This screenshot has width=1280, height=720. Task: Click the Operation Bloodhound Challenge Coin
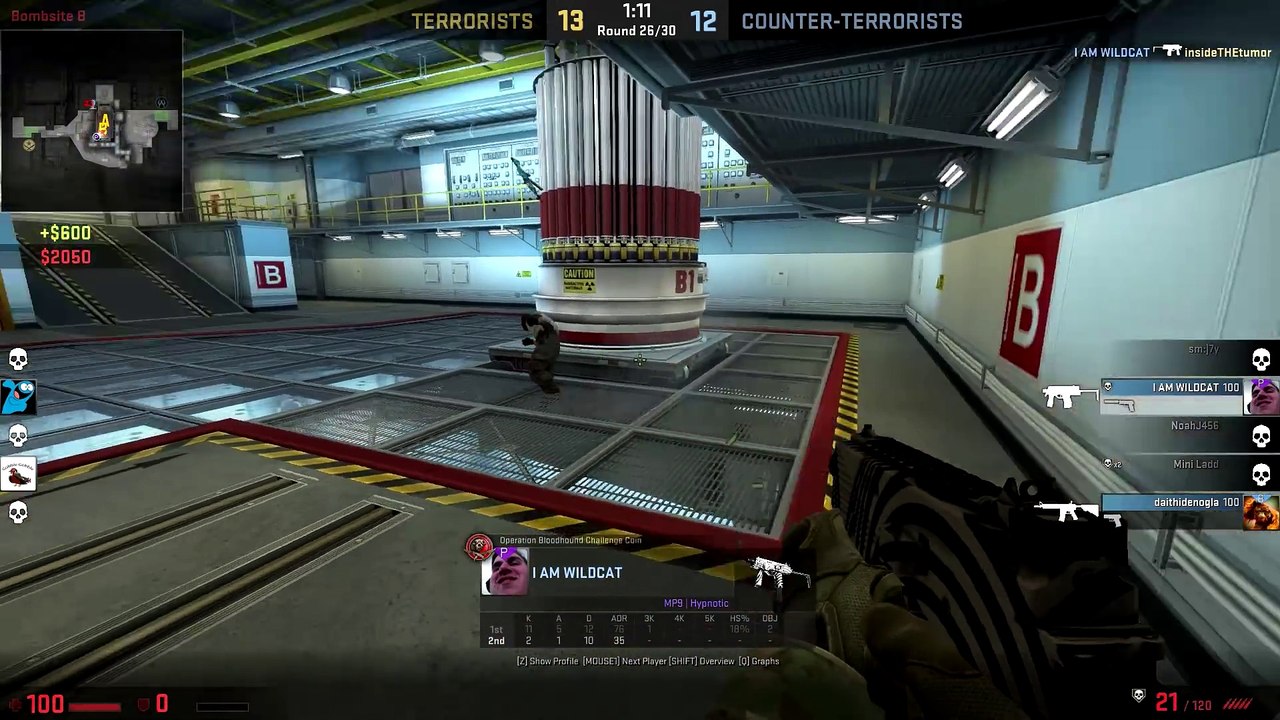(479, 545)
